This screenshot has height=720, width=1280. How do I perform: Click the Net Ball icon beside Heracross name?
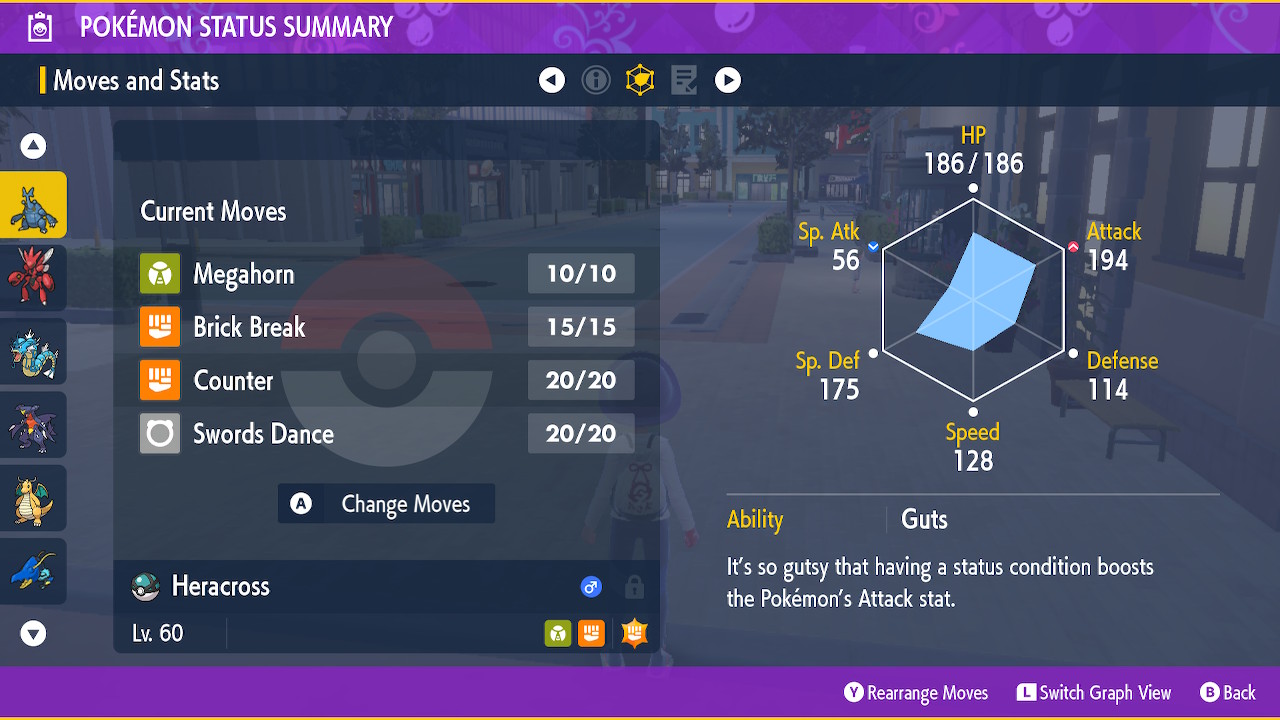[144, 586]
